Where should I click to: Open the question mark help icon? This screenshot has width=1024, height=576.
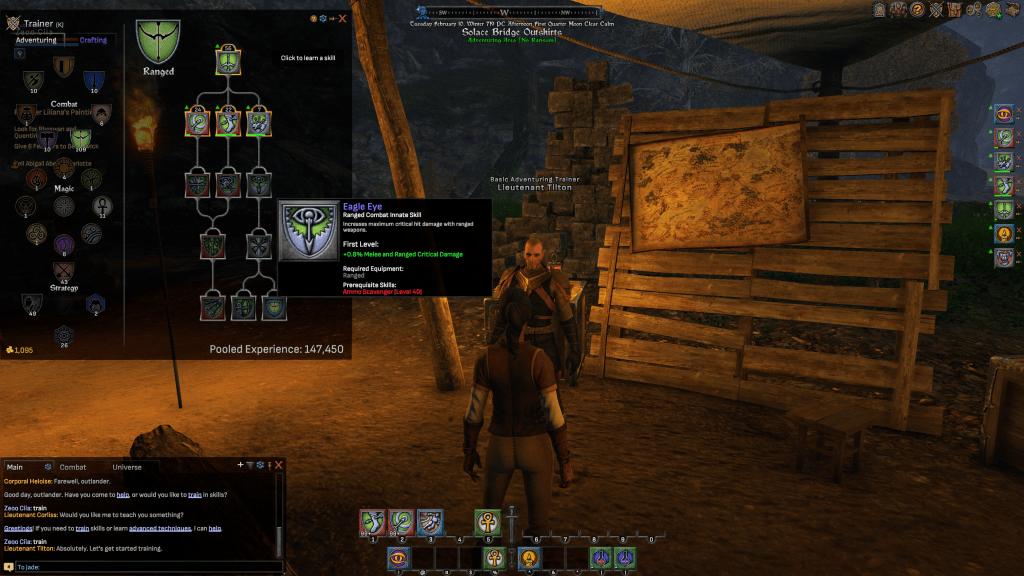916,10
